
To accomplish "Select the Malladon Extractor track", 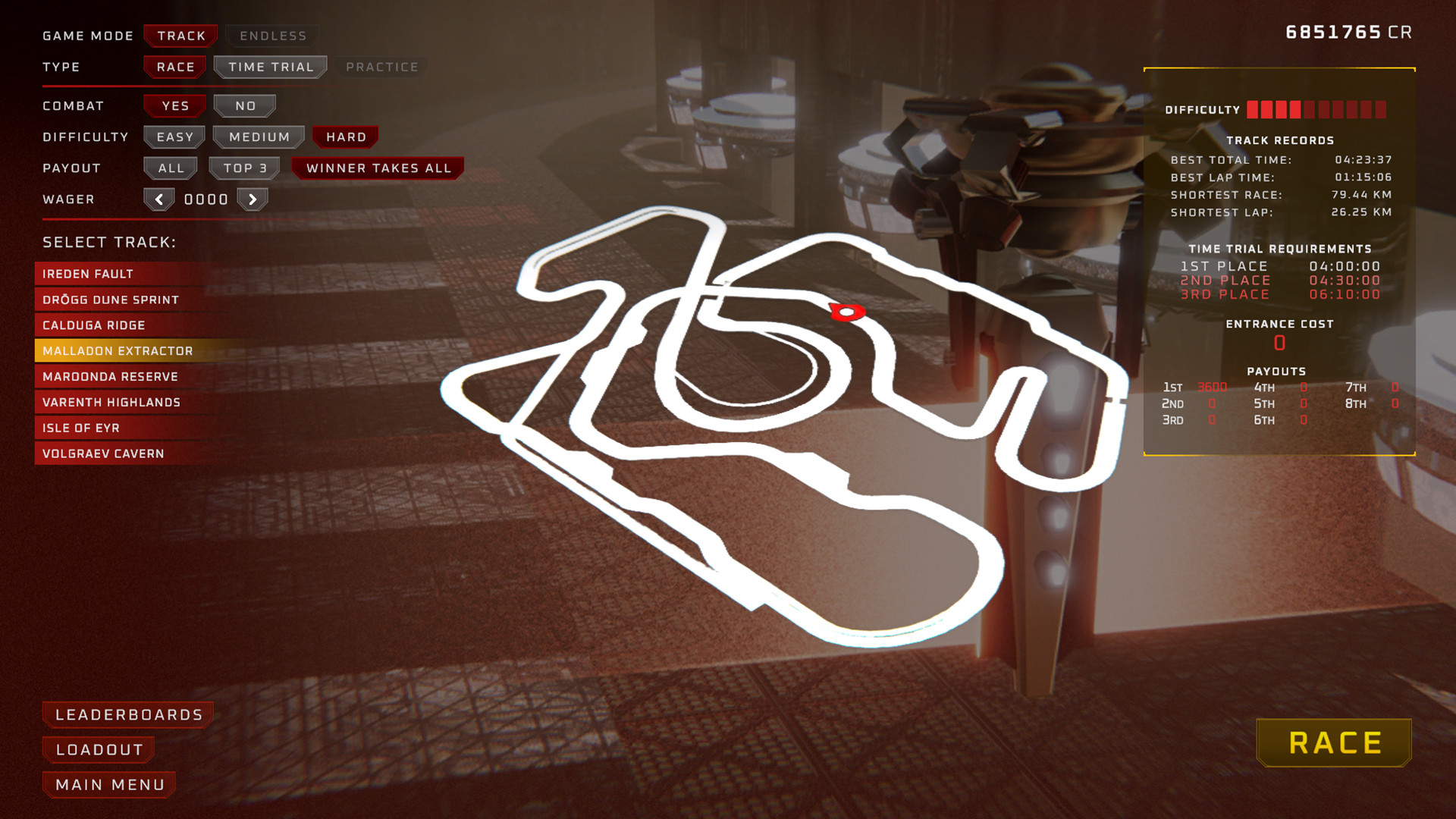I will tap(118, 350).
